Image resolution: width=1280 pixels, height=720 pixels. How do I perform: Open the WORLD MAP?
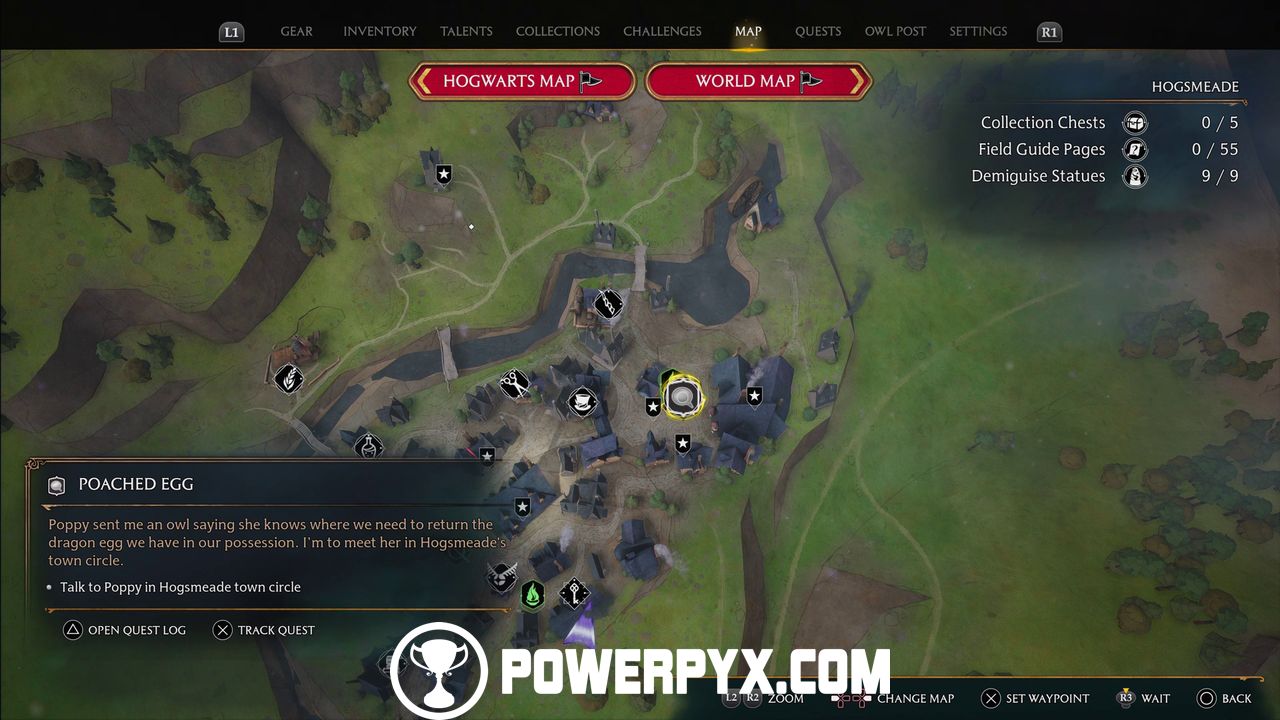(x=758, y=81)
